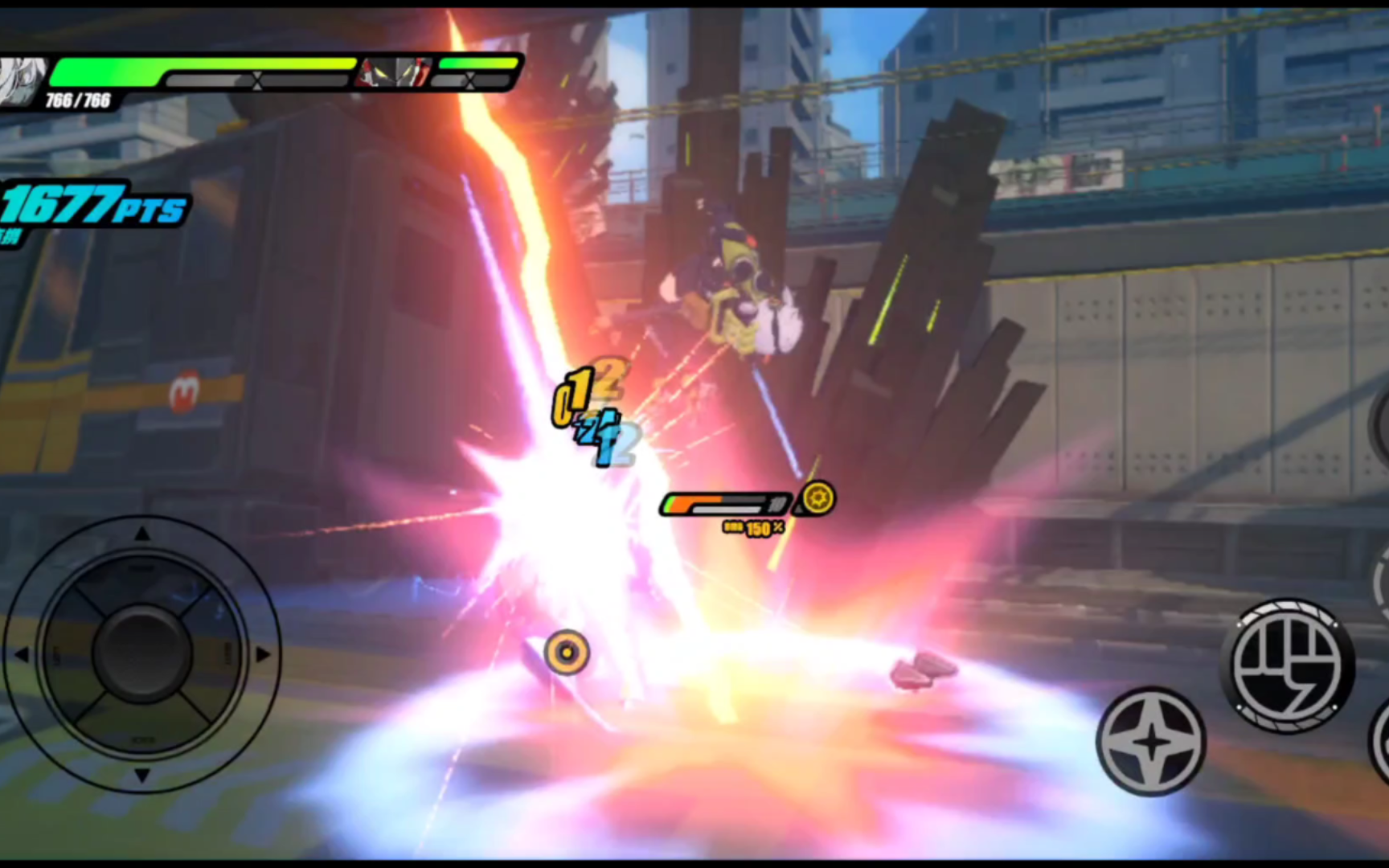The image size is (1389, 868).
Task: Click the virtual joystick center knob
Action: (x=142, y=653)
